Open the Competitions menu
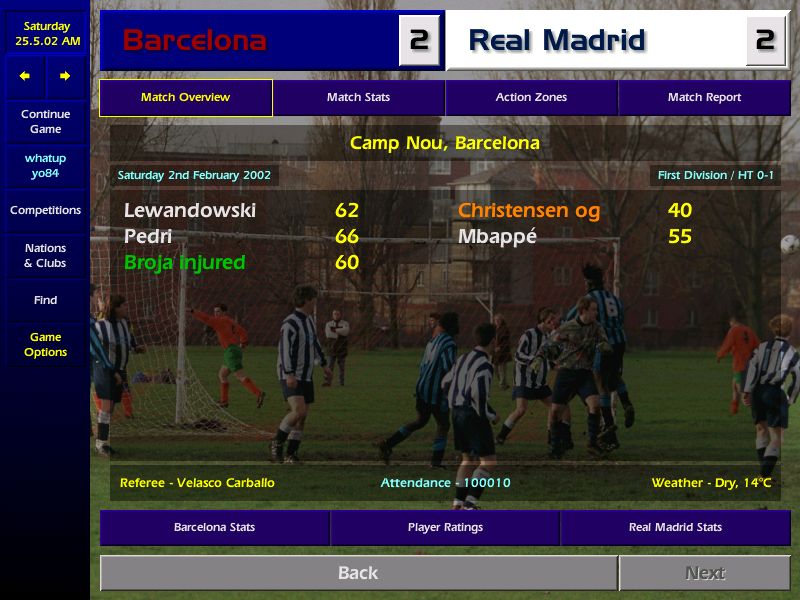800x600 pixels. [x=45, y=210]
